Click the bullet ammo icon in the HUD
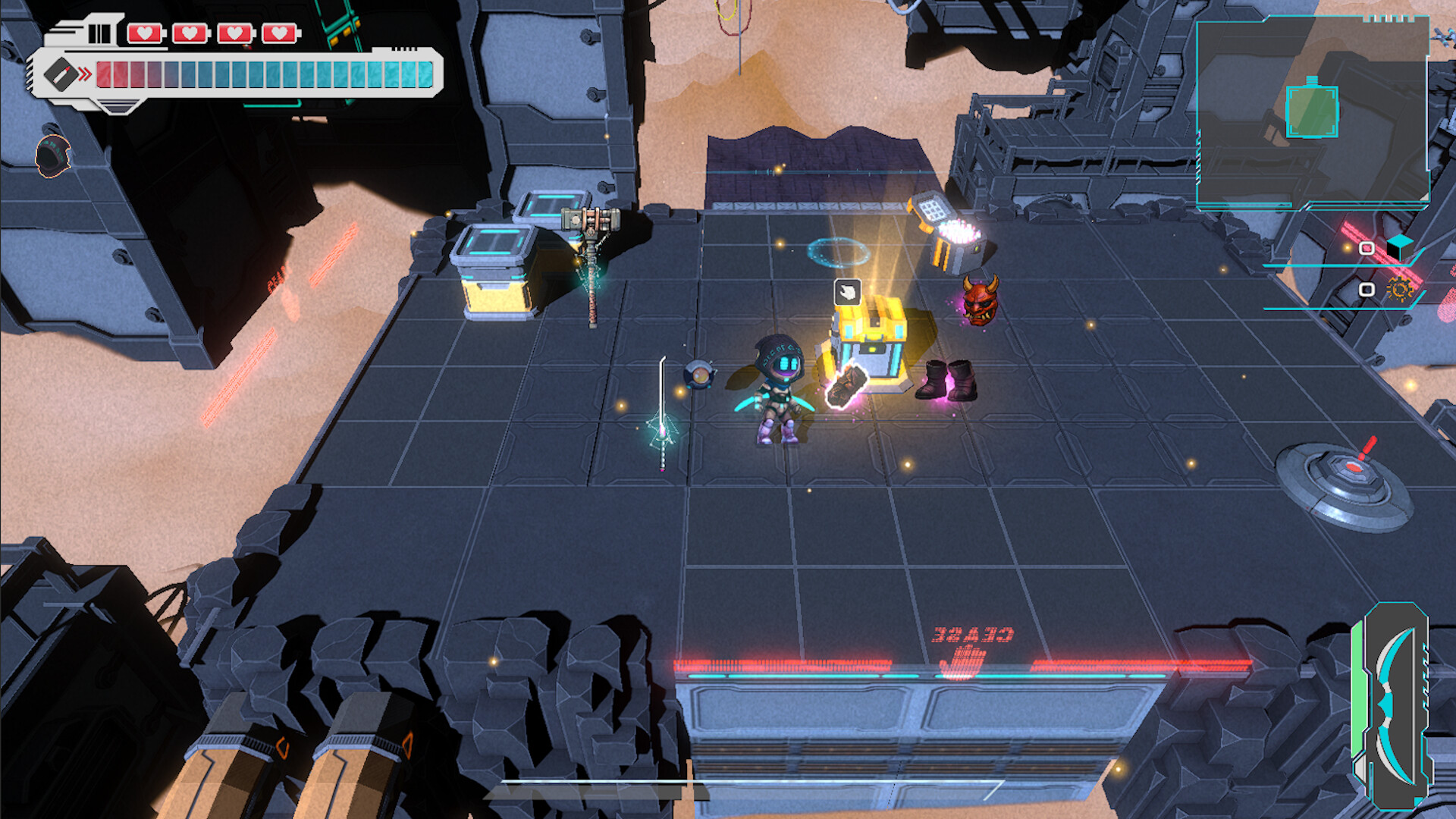 pyautogui.click(x=60, y=74)
